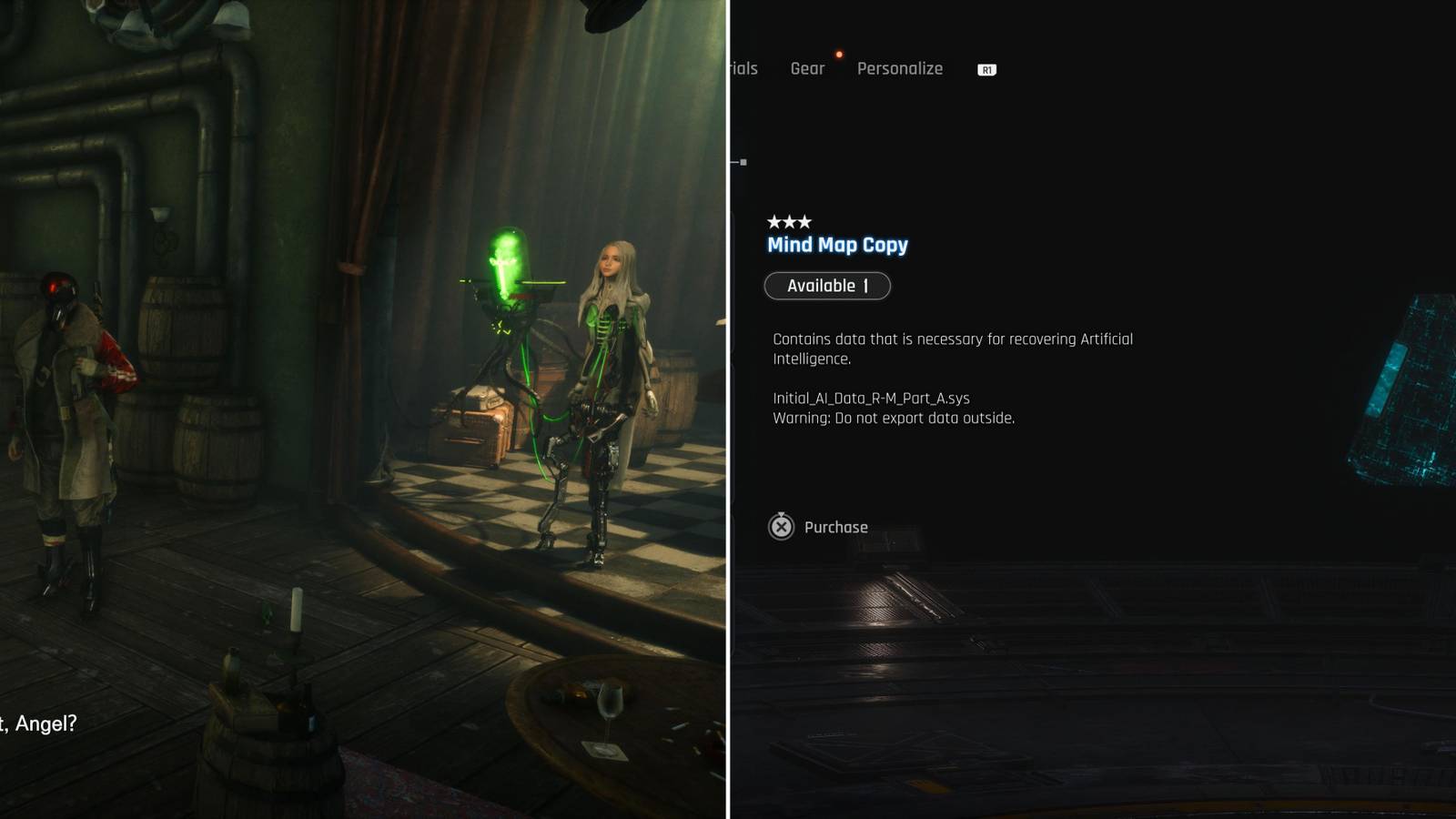The height and width of the screenshot is (819, 1456).
Task: Click the orange notification dot above the Gear tab
Action: pos(838,53)
